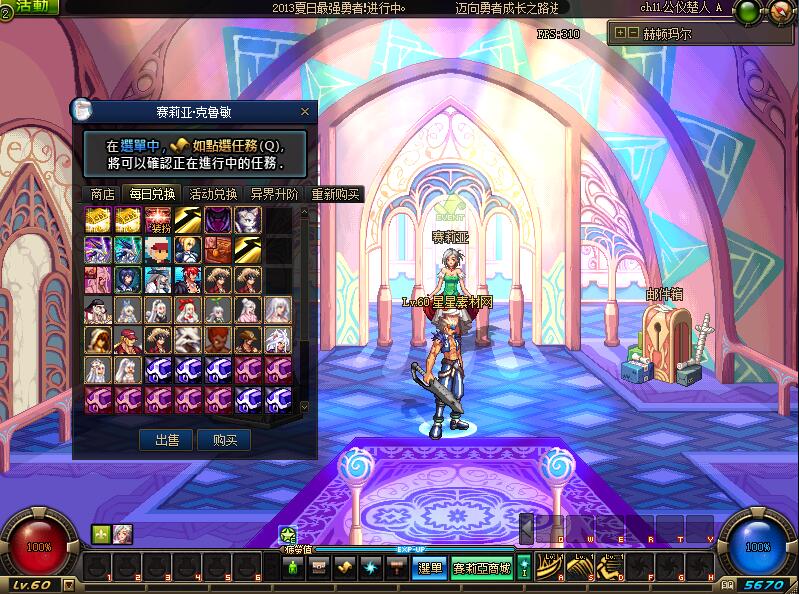Open the 每日兑换 tab

(152, 194)
